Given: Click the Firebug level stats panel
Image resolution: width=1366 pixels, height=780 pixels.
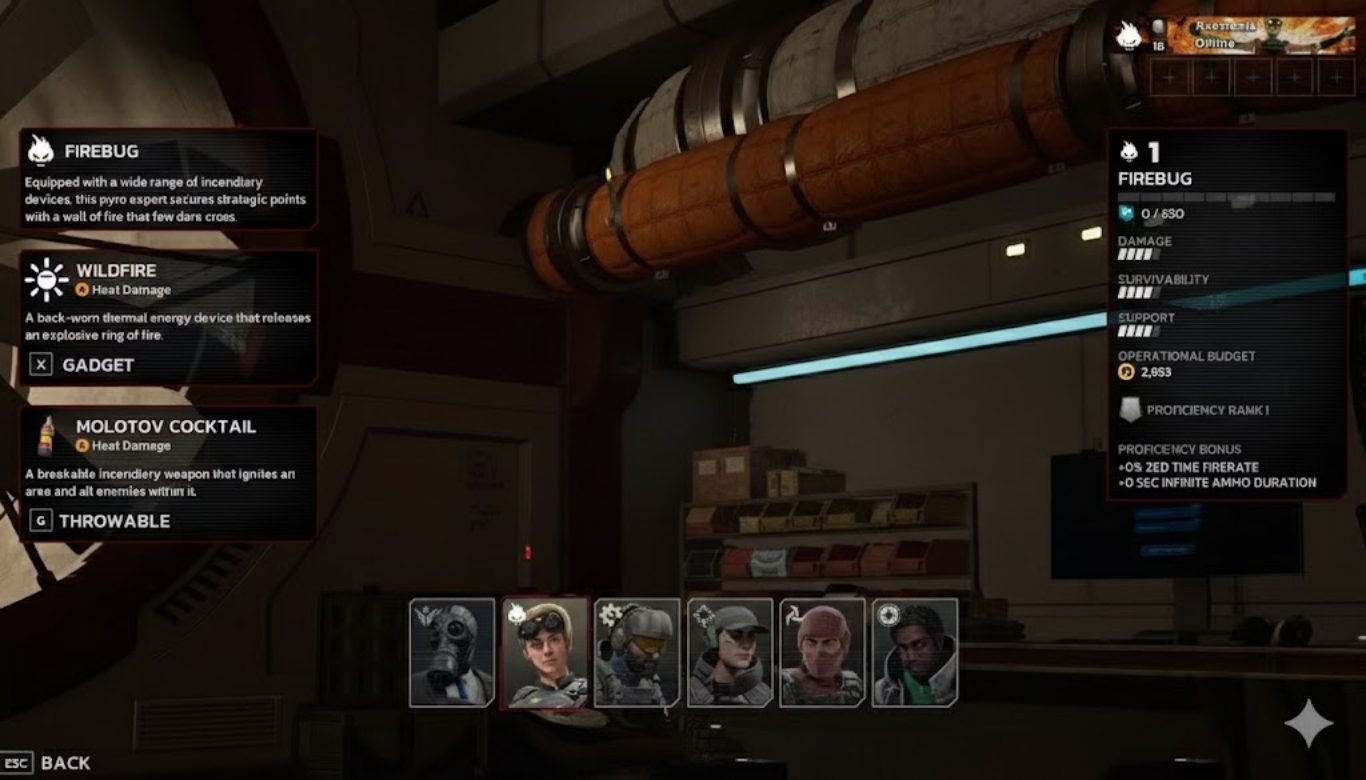Looking at the screenshot, I should [x=1226, y=314].
